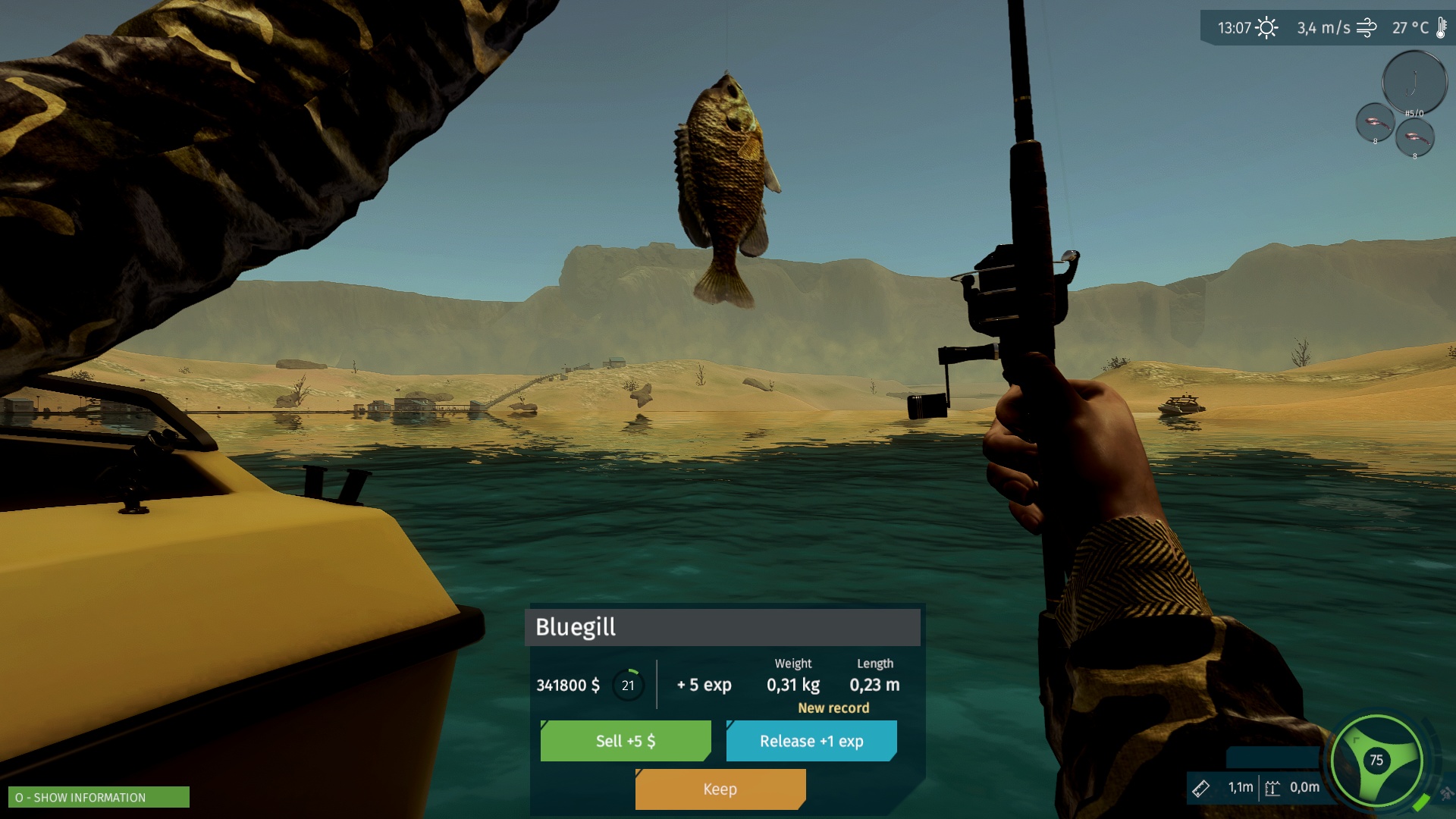This screenshot has width=1456, height=819.
Task: Click the level 21 badge
Action: click(x=627, y=685)
